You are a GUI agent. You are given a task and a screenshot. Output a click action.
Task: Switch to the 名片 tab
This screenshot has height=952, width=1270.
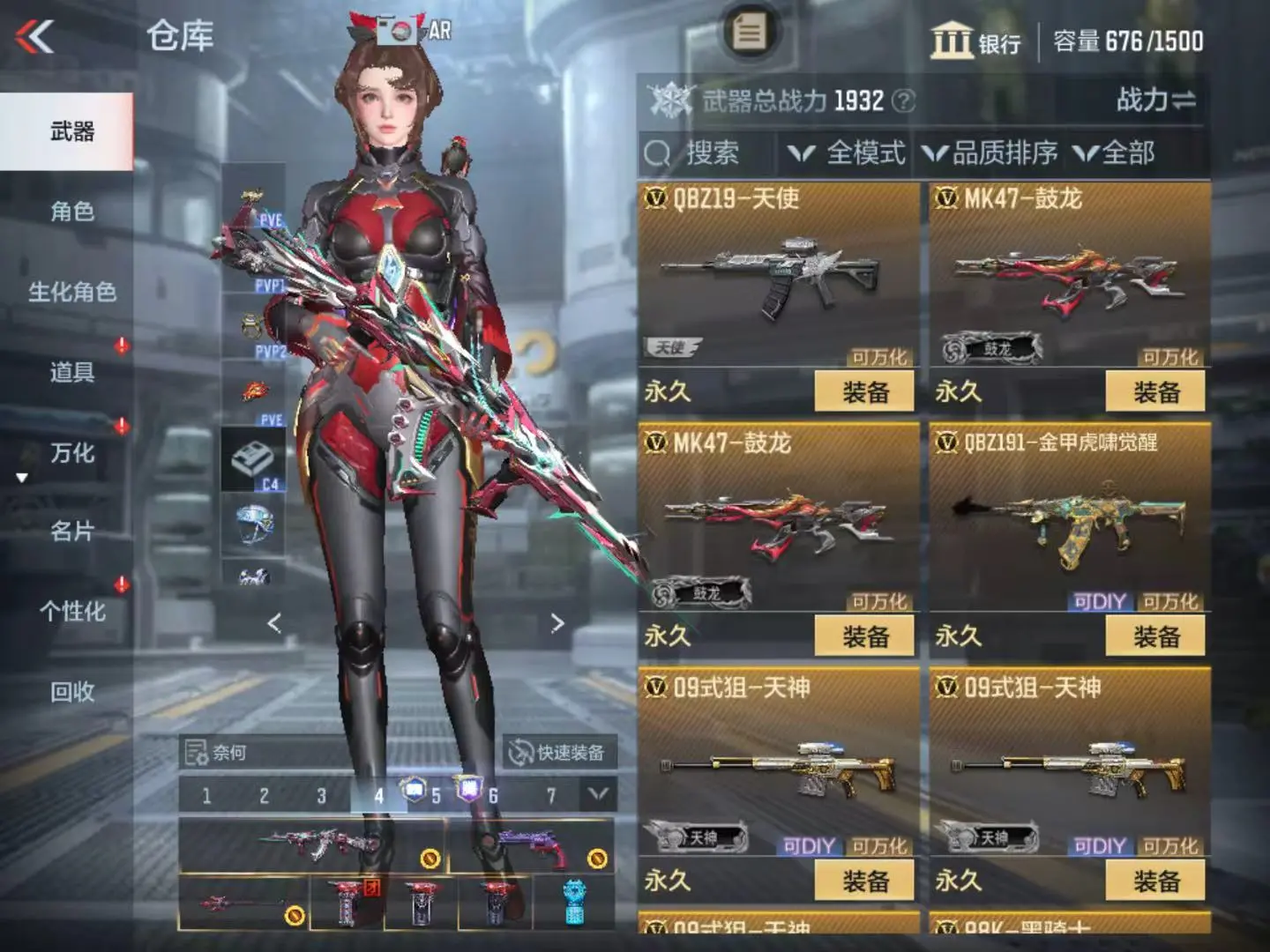coord(71,532)
